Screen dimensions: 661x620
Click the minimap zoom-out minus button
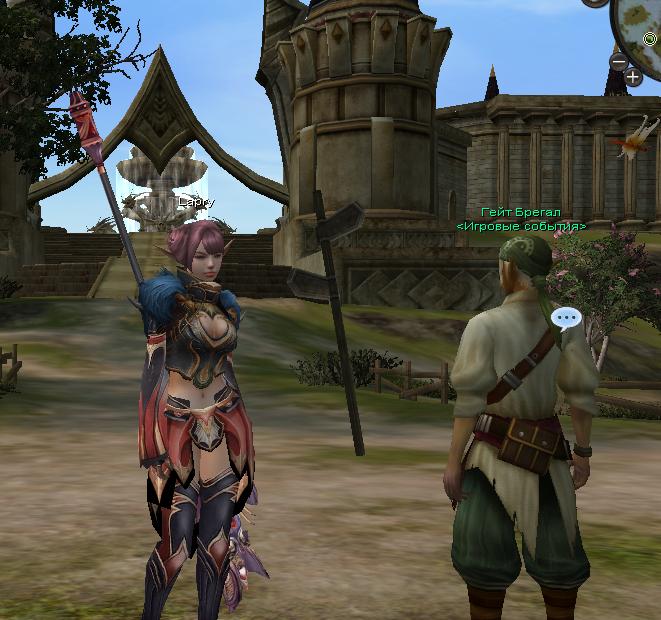pos(618,62)
